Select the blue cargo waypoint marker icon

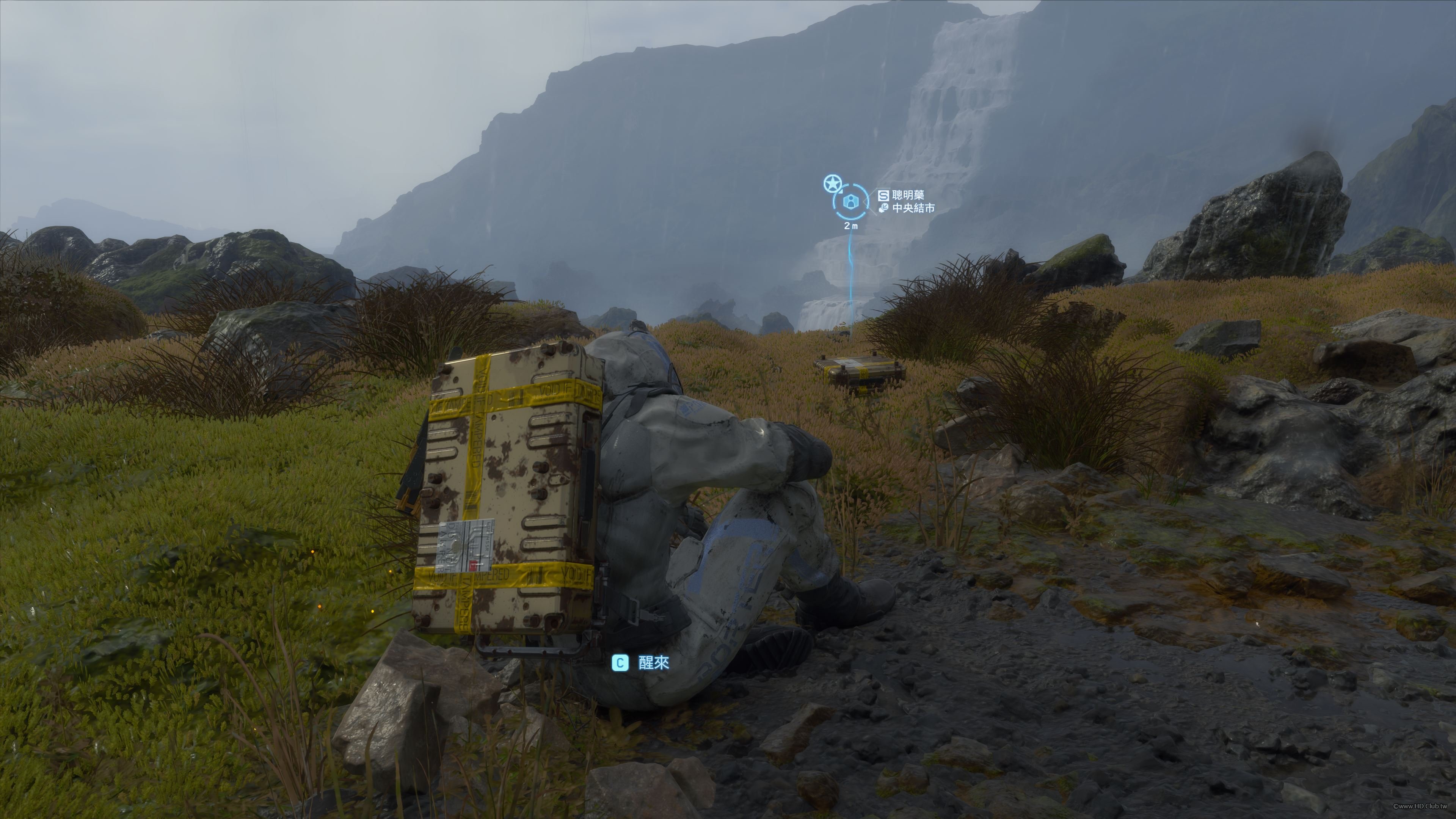pos(850,202)
